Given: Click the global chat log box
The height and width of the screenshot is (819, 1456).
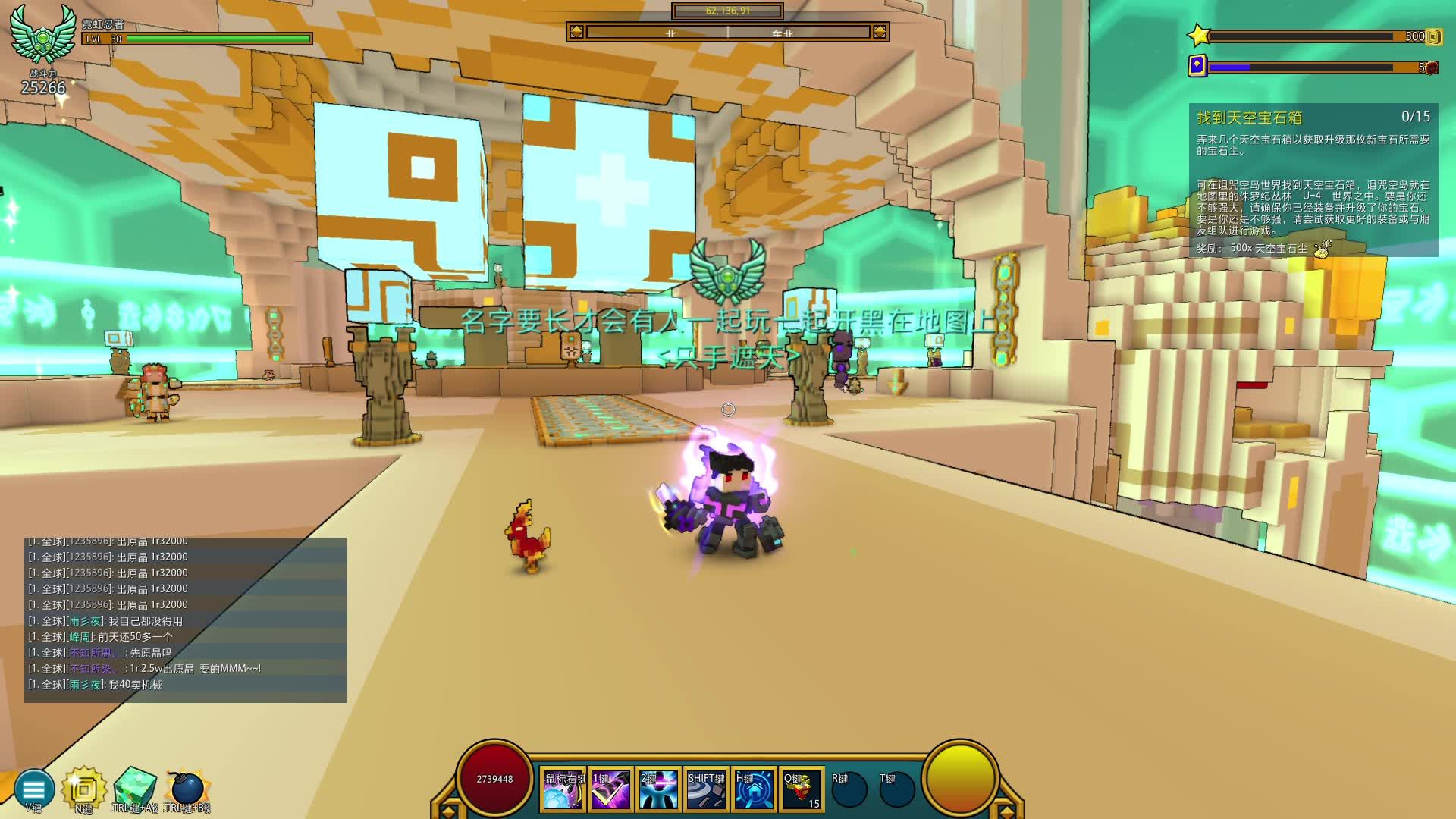Looking at the screenshot, I should click(186, 620).
